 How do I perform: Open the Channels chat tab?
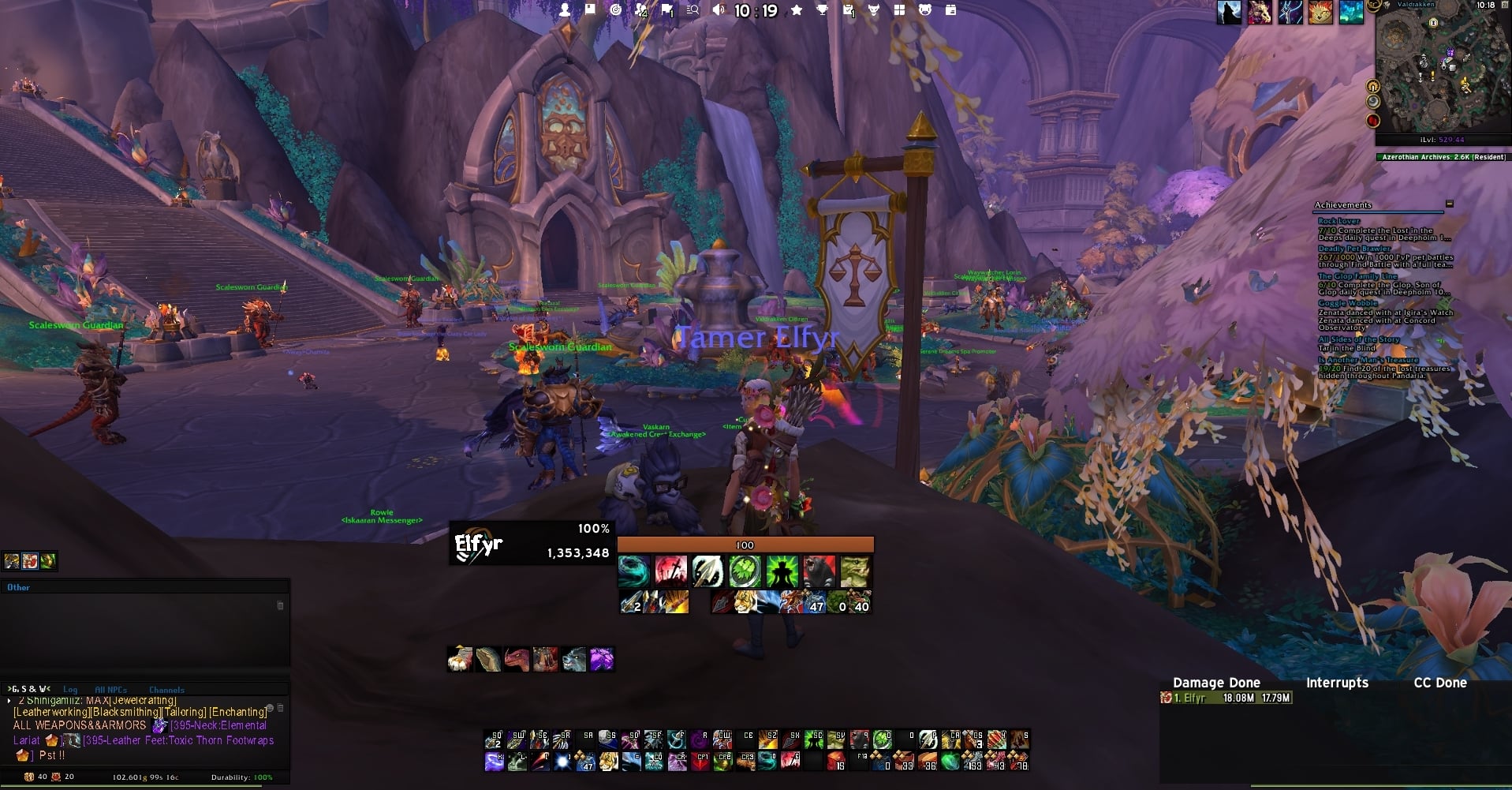point(166,690)
